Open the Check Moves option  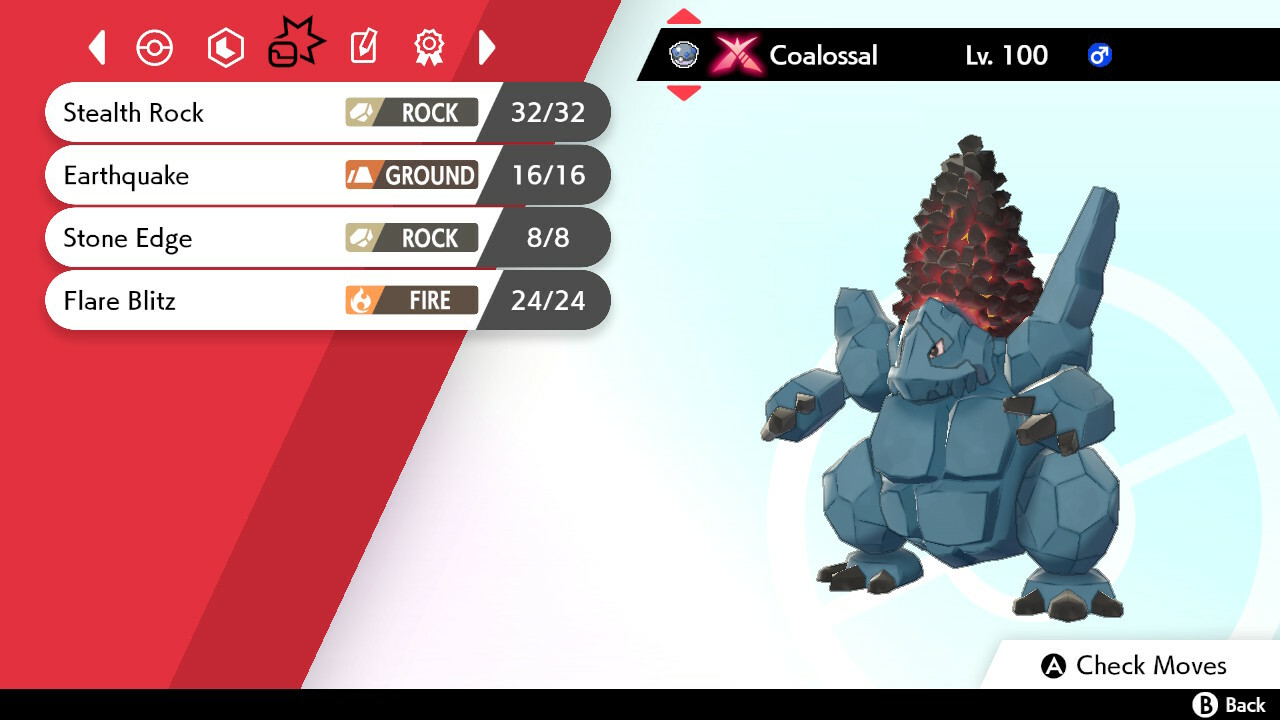point(1133,665)
